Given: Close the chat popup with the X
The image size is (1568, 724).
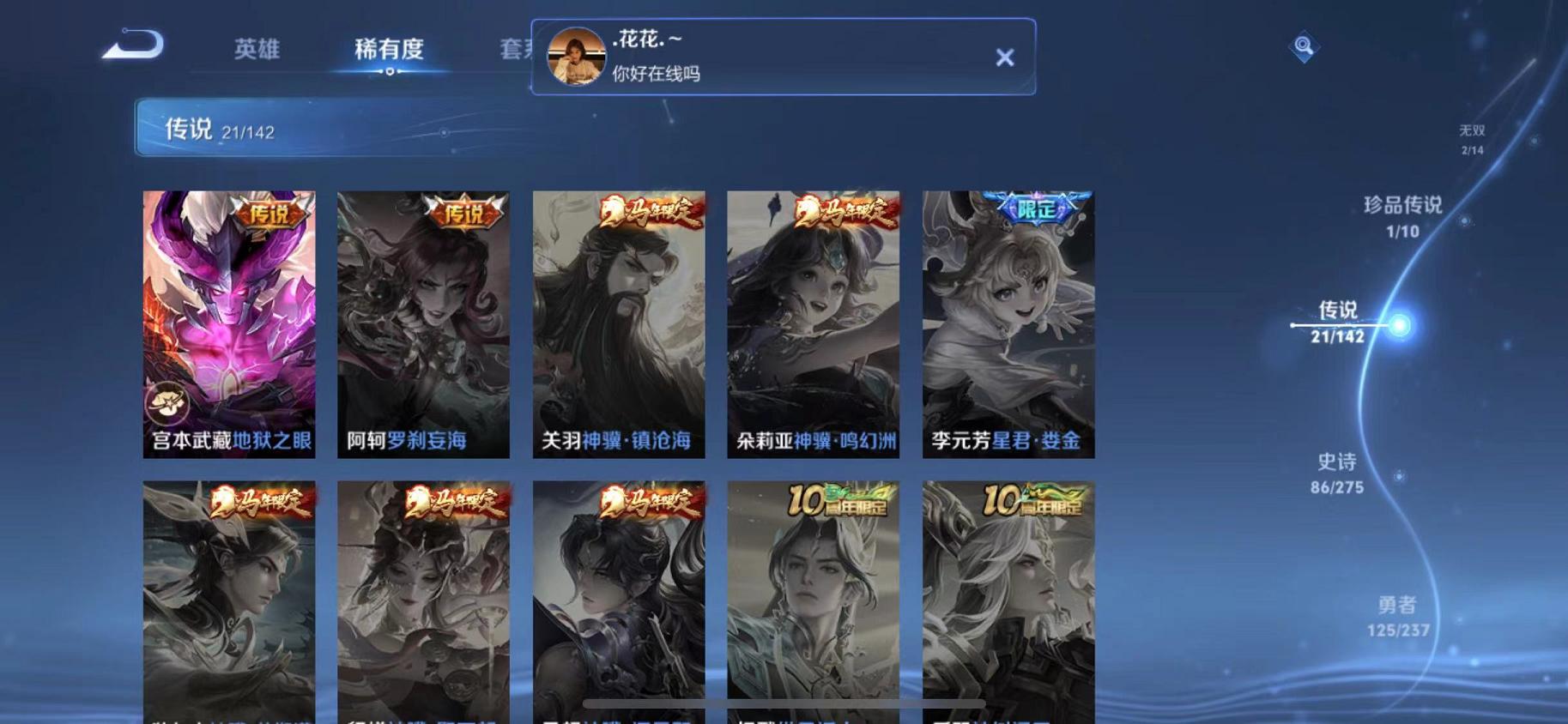Looking at the screenshot, I should tap(1005, 57).
